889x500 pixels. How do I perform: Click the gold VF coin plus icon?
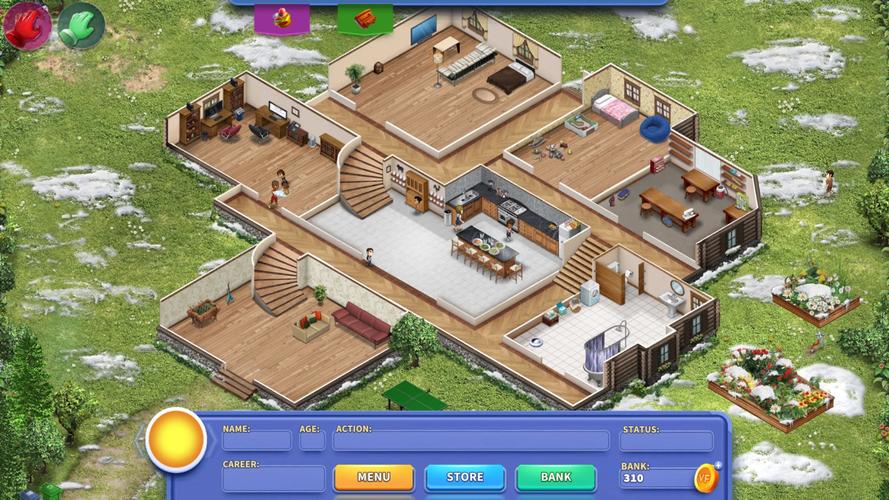click(x=707, y=477)
